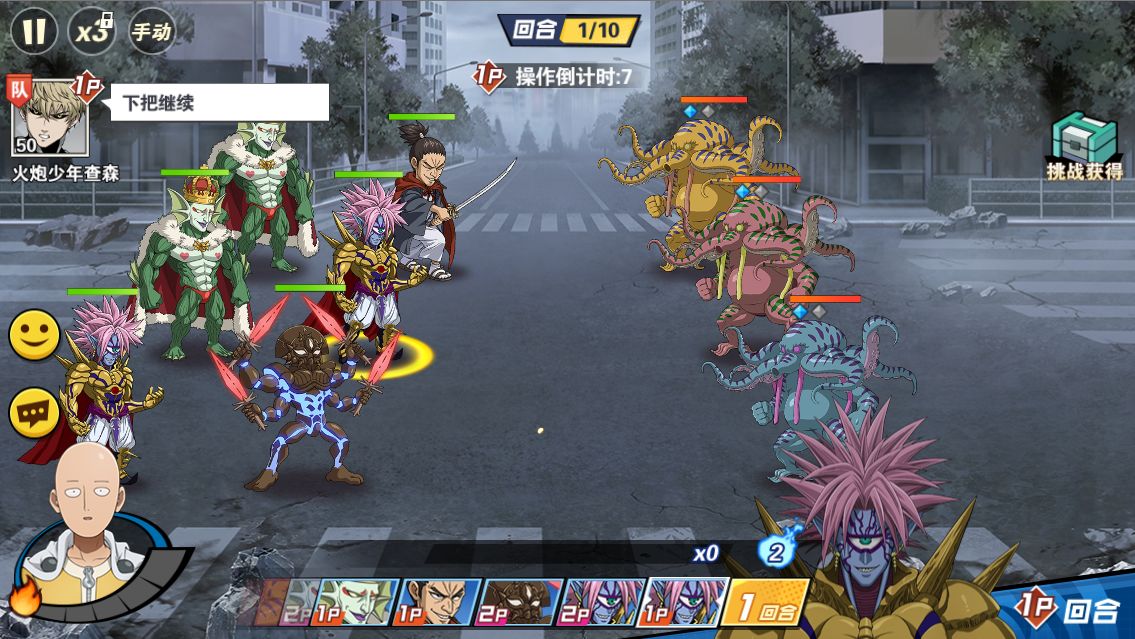Screen dimensions: 1135x639
Task: Switch the 手动 manual control mode
Action: [x=151, y=31]
